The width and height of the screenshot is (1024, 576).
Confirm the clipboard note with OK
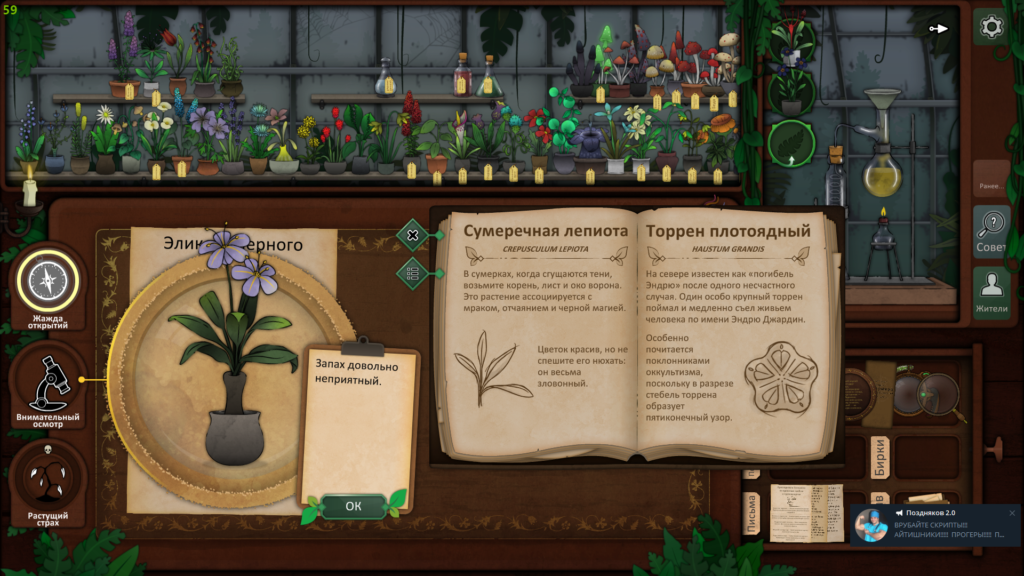tap(353, 506)
